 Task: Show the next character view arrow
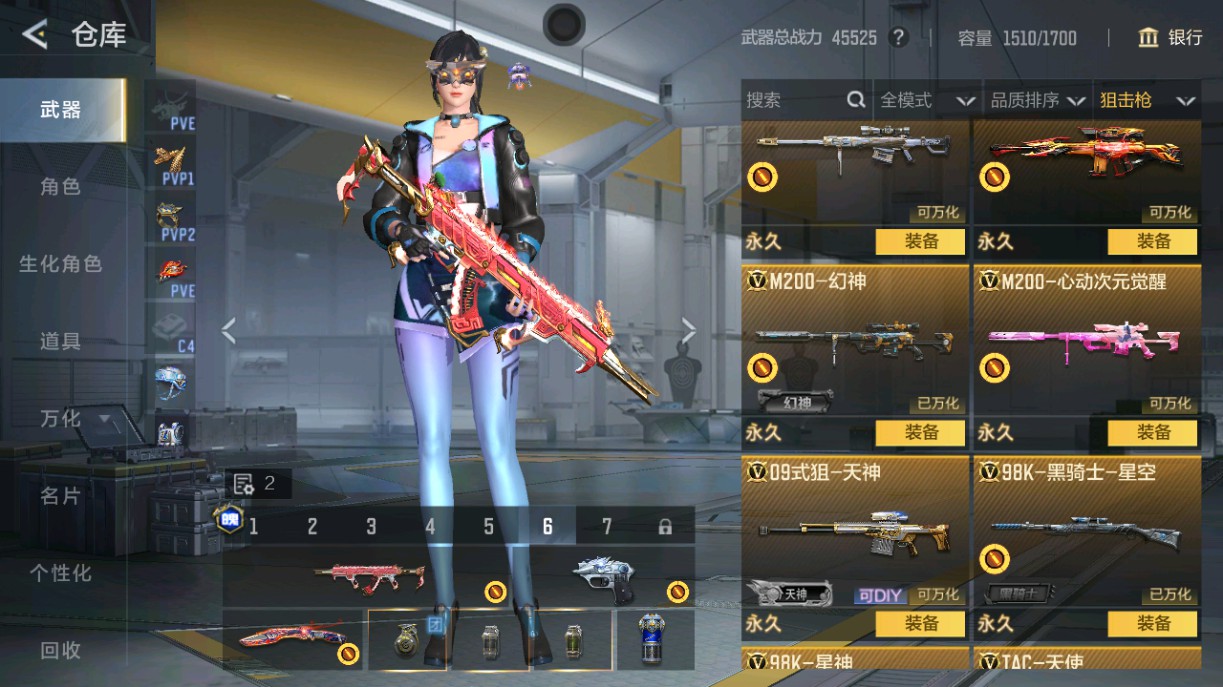click(x=688, y=331)
